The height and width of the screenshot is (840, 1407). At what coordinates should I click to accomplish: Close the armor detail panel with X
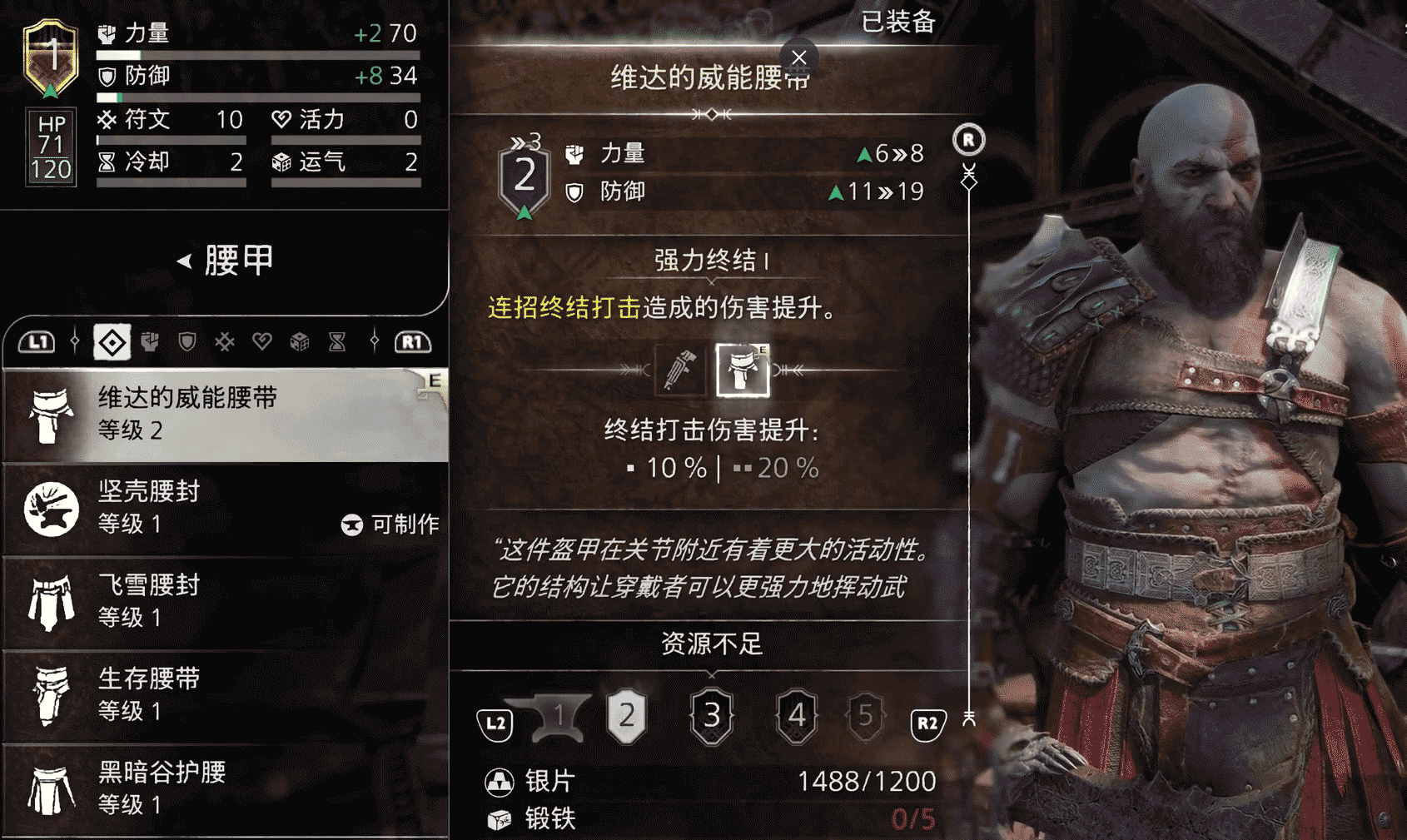click(x=799, y=57)
